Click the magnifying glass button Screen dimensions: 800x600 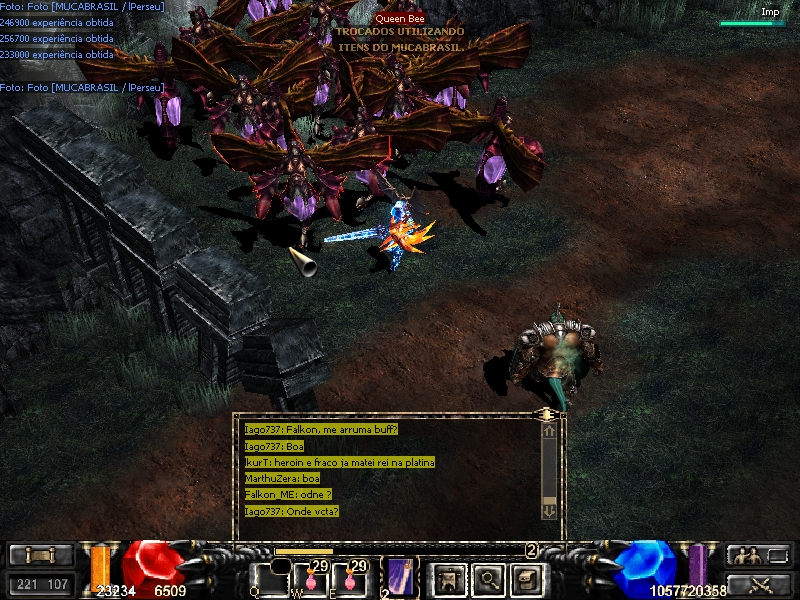(489, 579)
